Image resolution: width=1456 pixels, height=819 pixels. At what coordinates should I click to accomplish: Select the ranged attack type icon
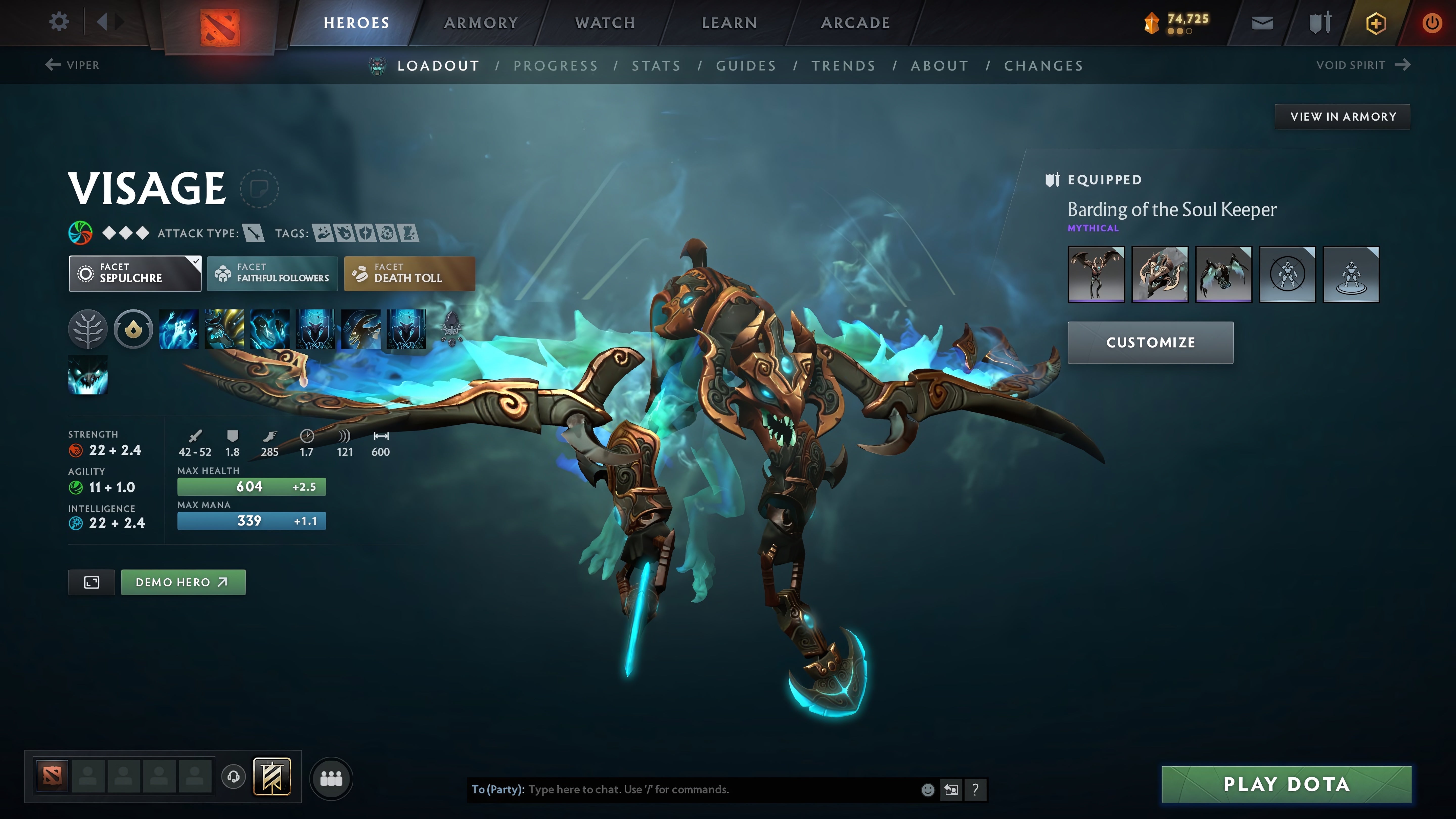click(x=253, y=233)
